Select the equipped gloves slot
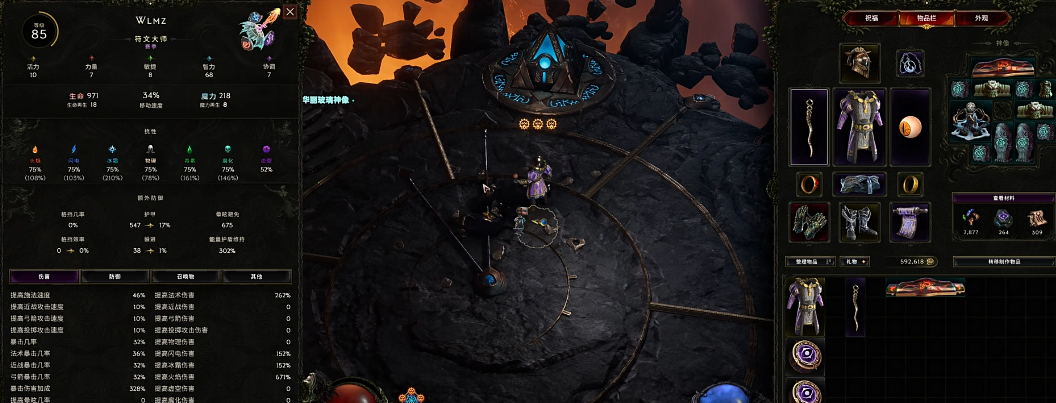1056x403 pixels. tap(808, 221)
